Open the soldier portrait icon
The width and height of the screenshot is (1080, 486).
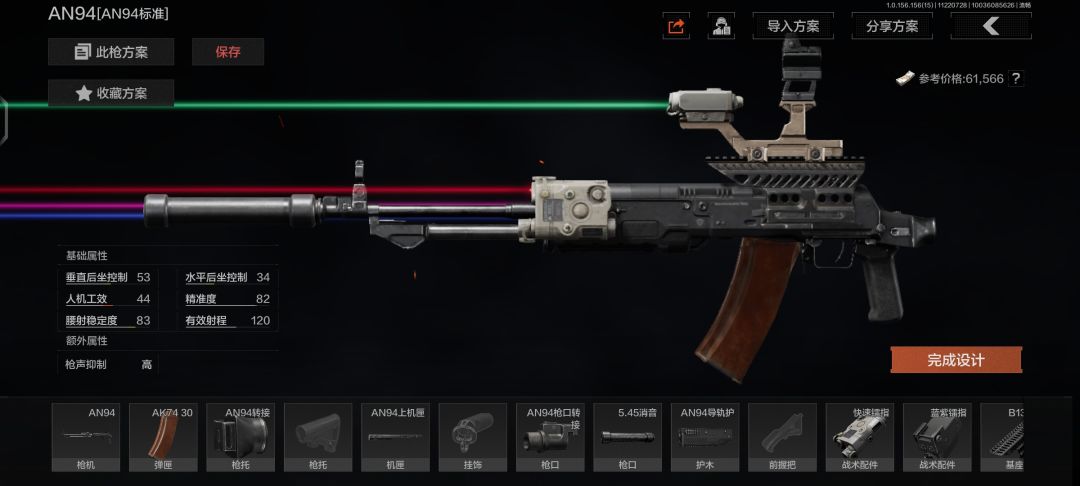pos(721,26)
